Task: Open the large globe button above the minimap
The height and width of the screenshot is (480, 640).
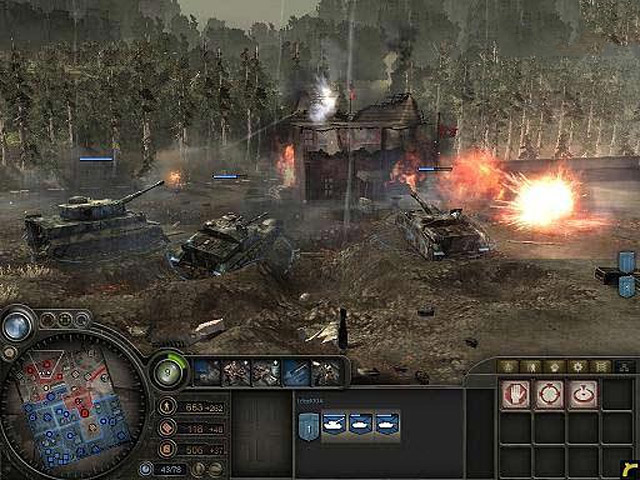Action: (x=17, y=326)
